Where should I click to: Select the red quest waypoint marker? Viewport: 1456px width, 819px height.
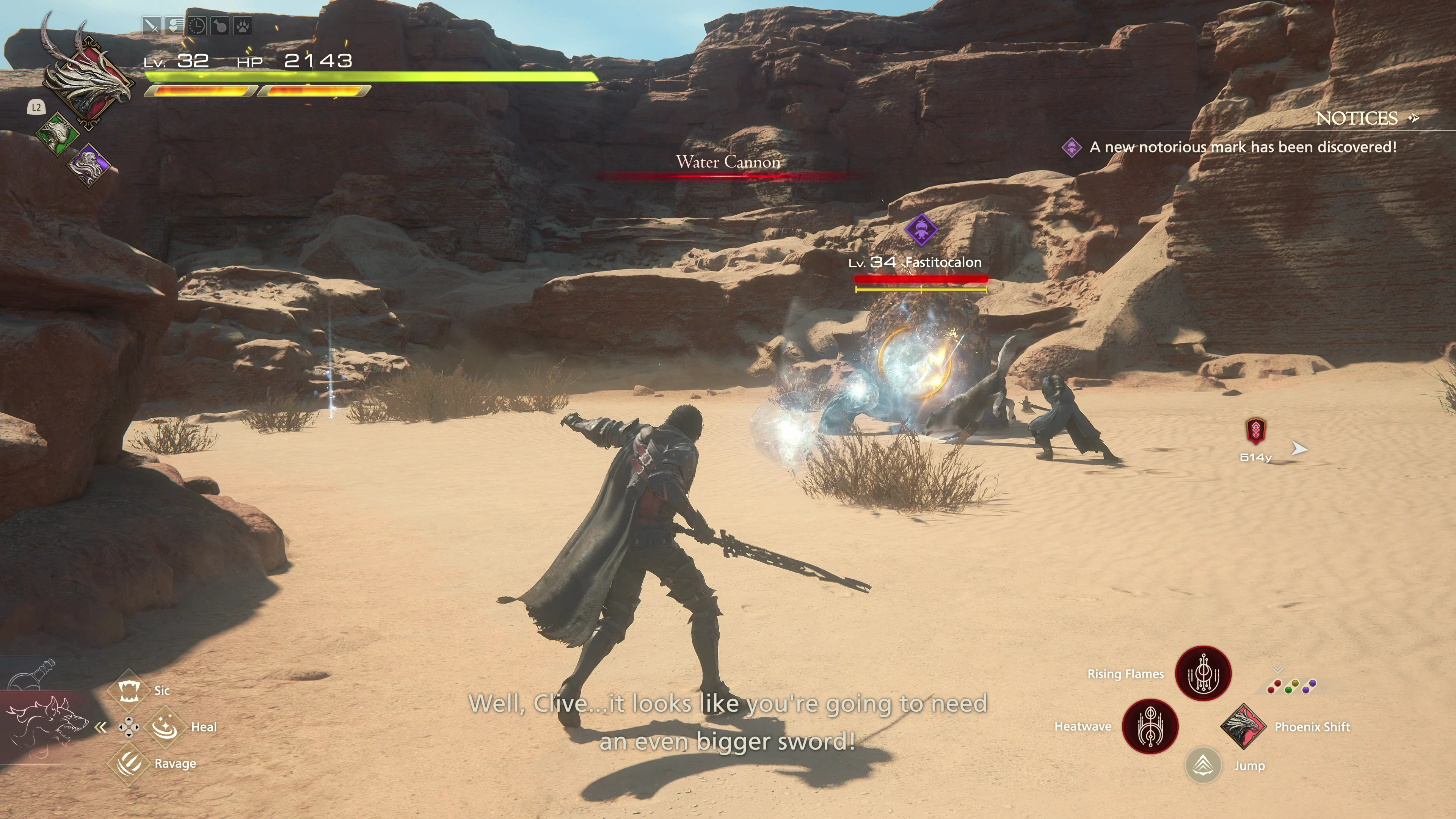(1255, 431)
